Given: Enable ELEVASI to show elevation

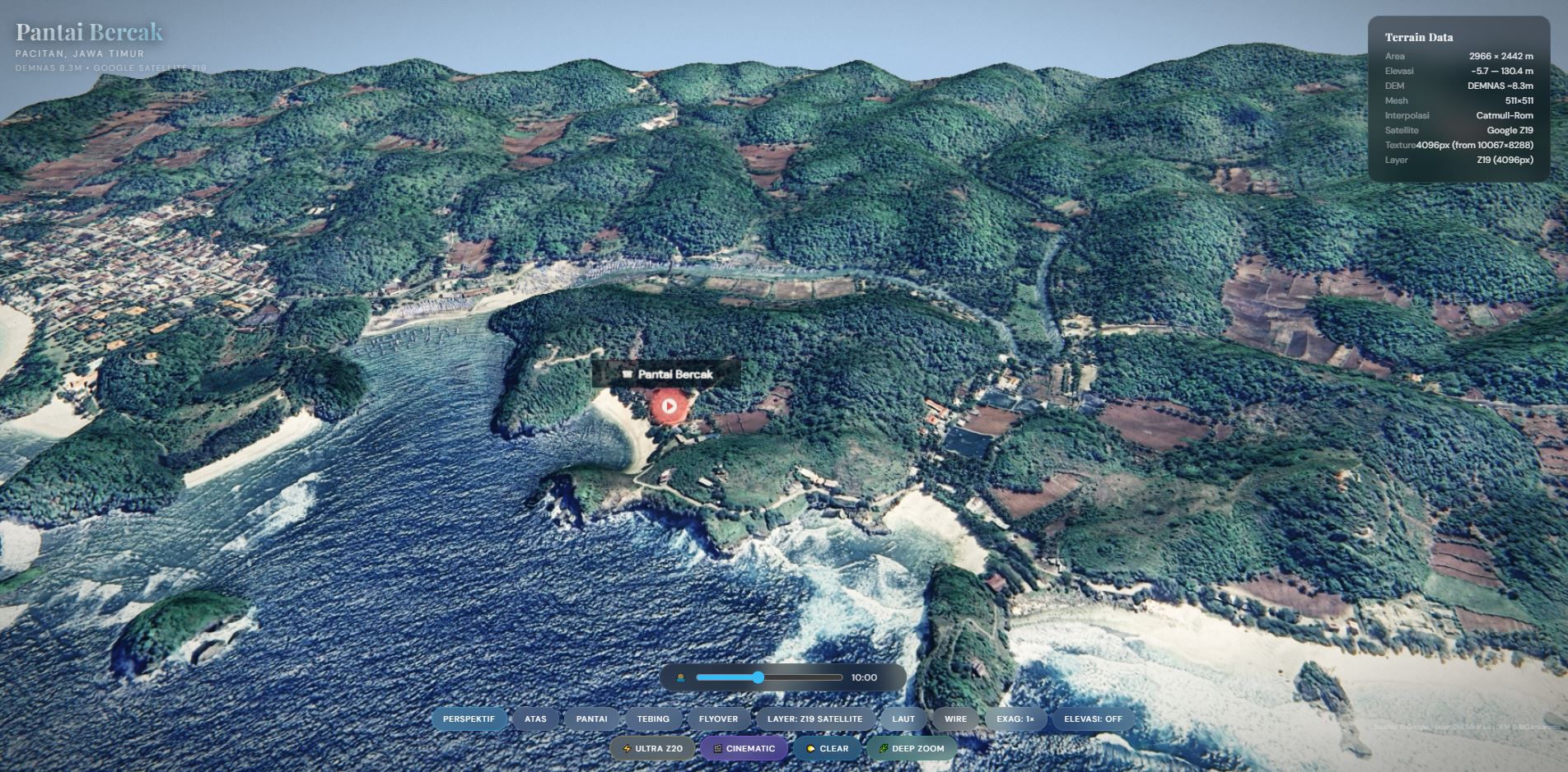Looking at the screenshot, I should 1094,718.
